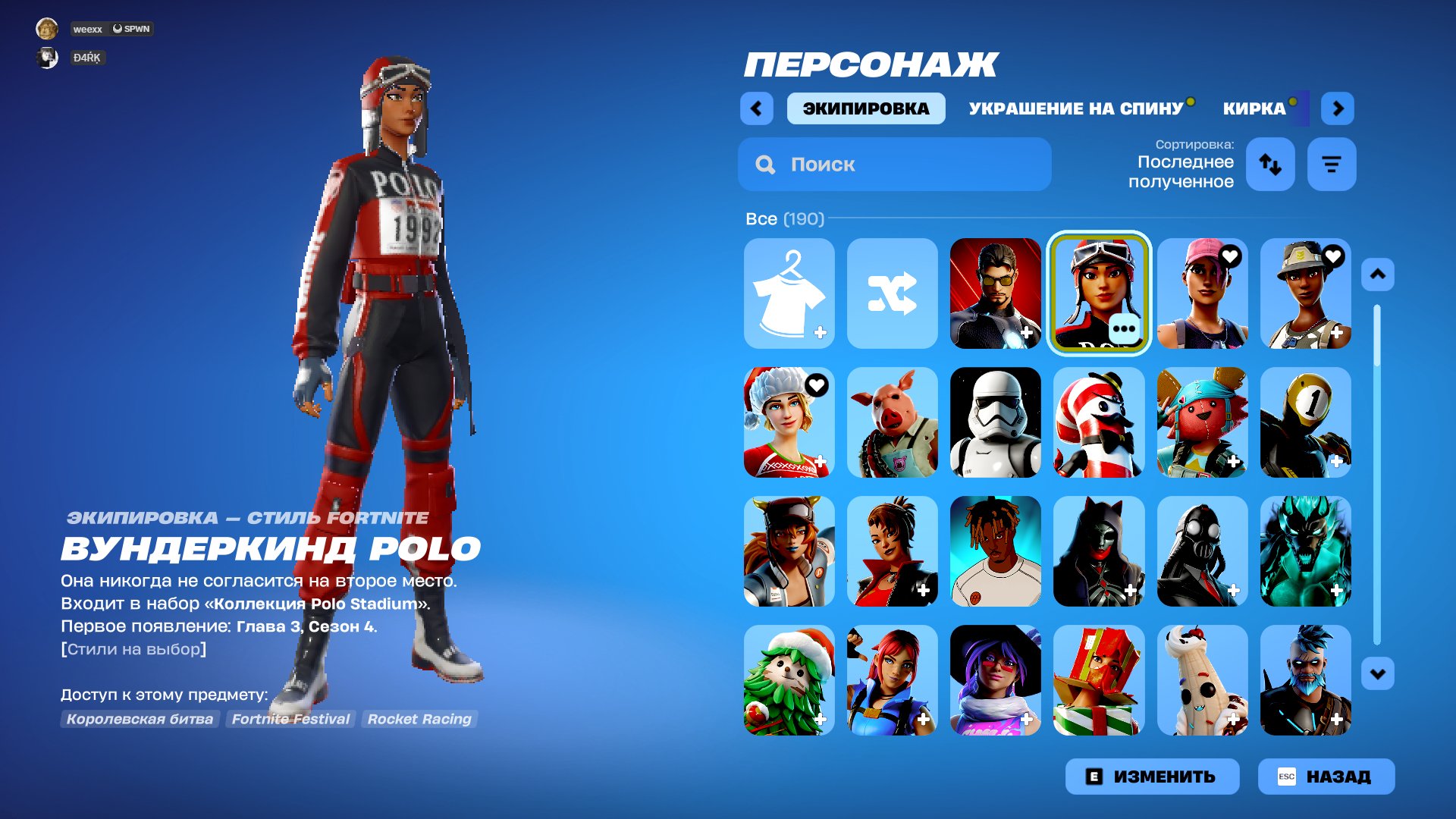
Task: Select the shuffle random outfit icon
Action: [892, 294]
